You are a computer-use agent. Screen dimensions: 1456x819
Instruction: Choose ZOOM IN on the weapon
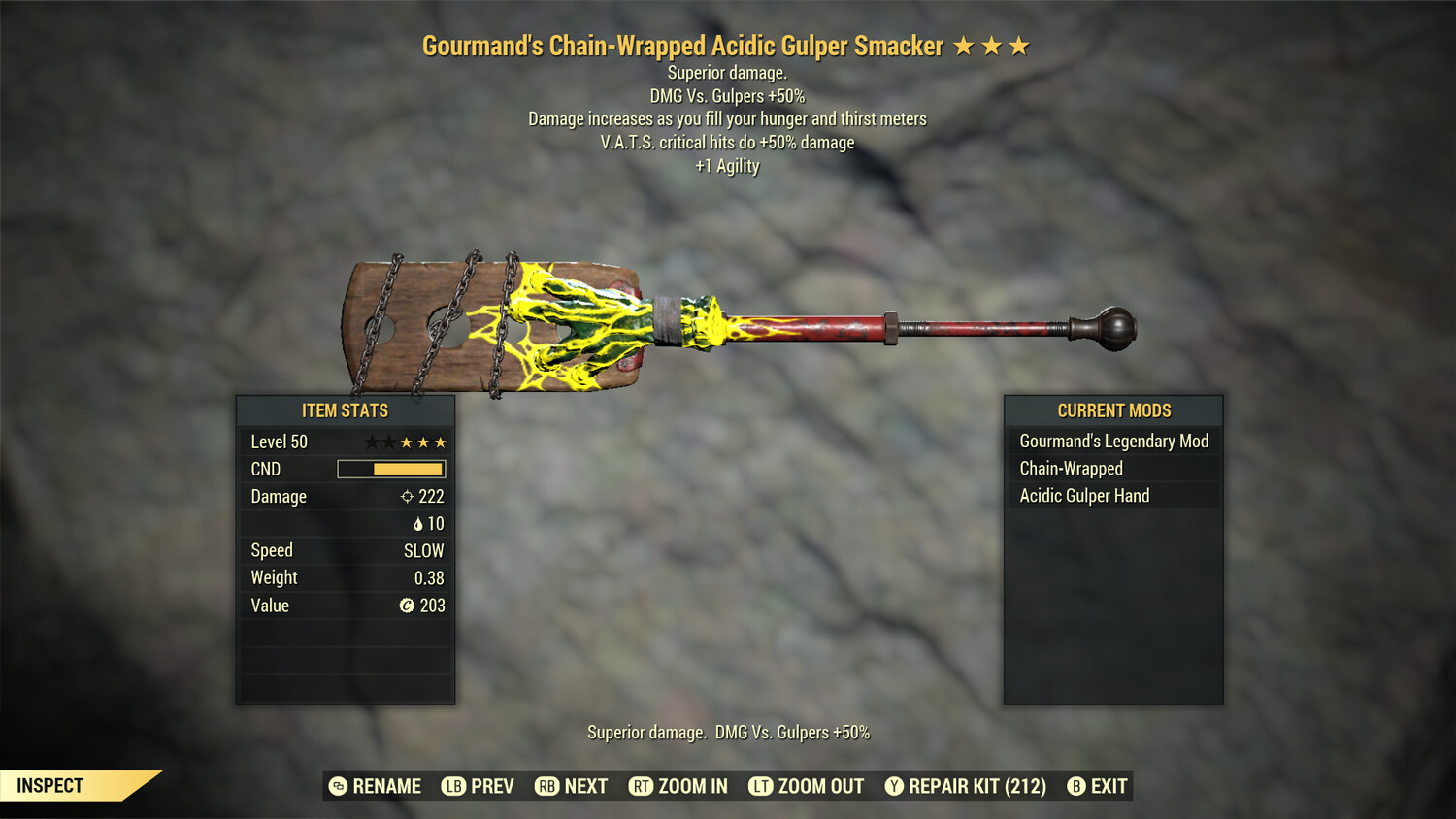(x=678, y=786)
